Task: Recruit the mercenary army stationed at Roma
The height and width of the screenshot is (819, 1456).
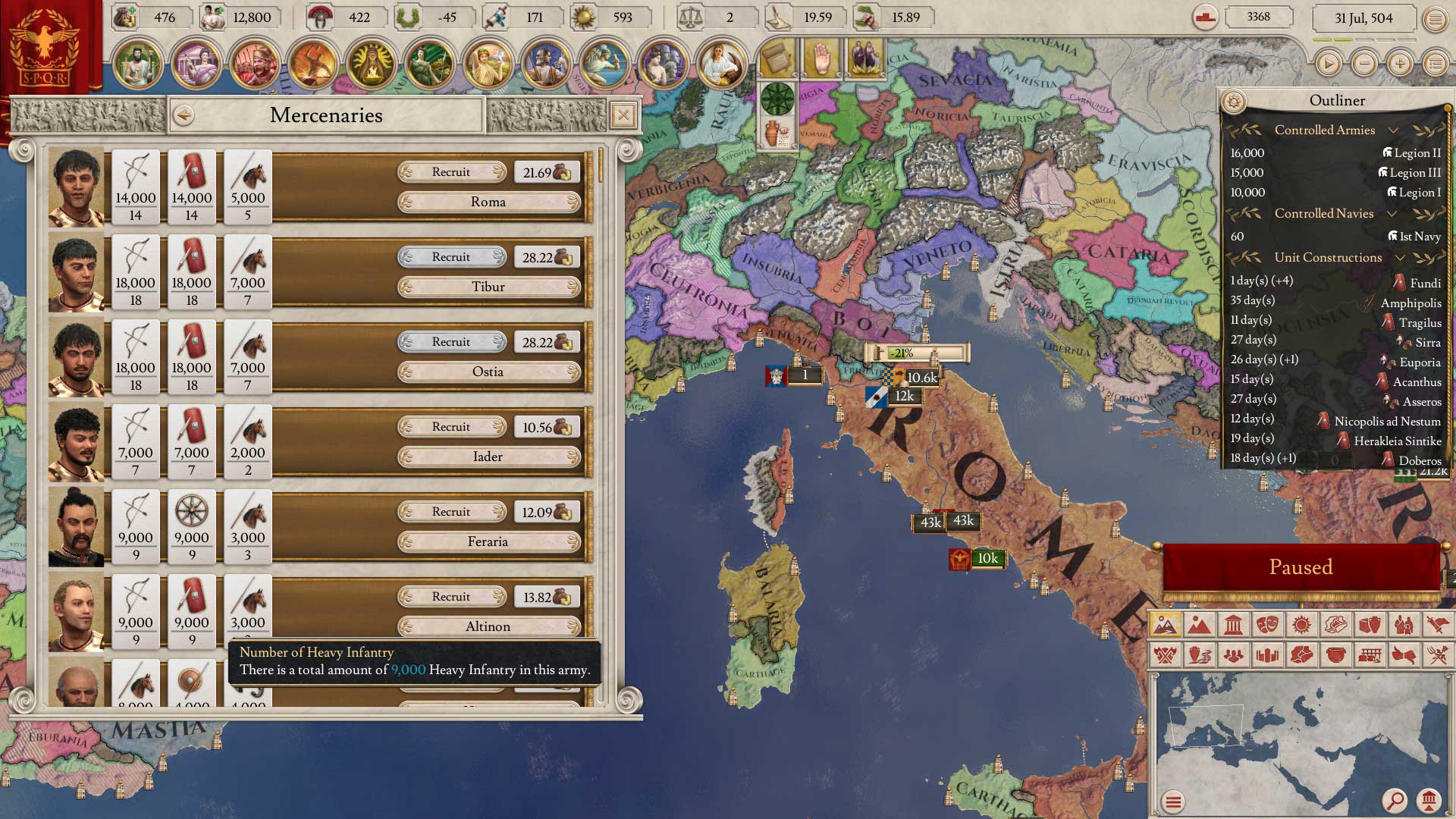Action: click(x=451, y=172)
